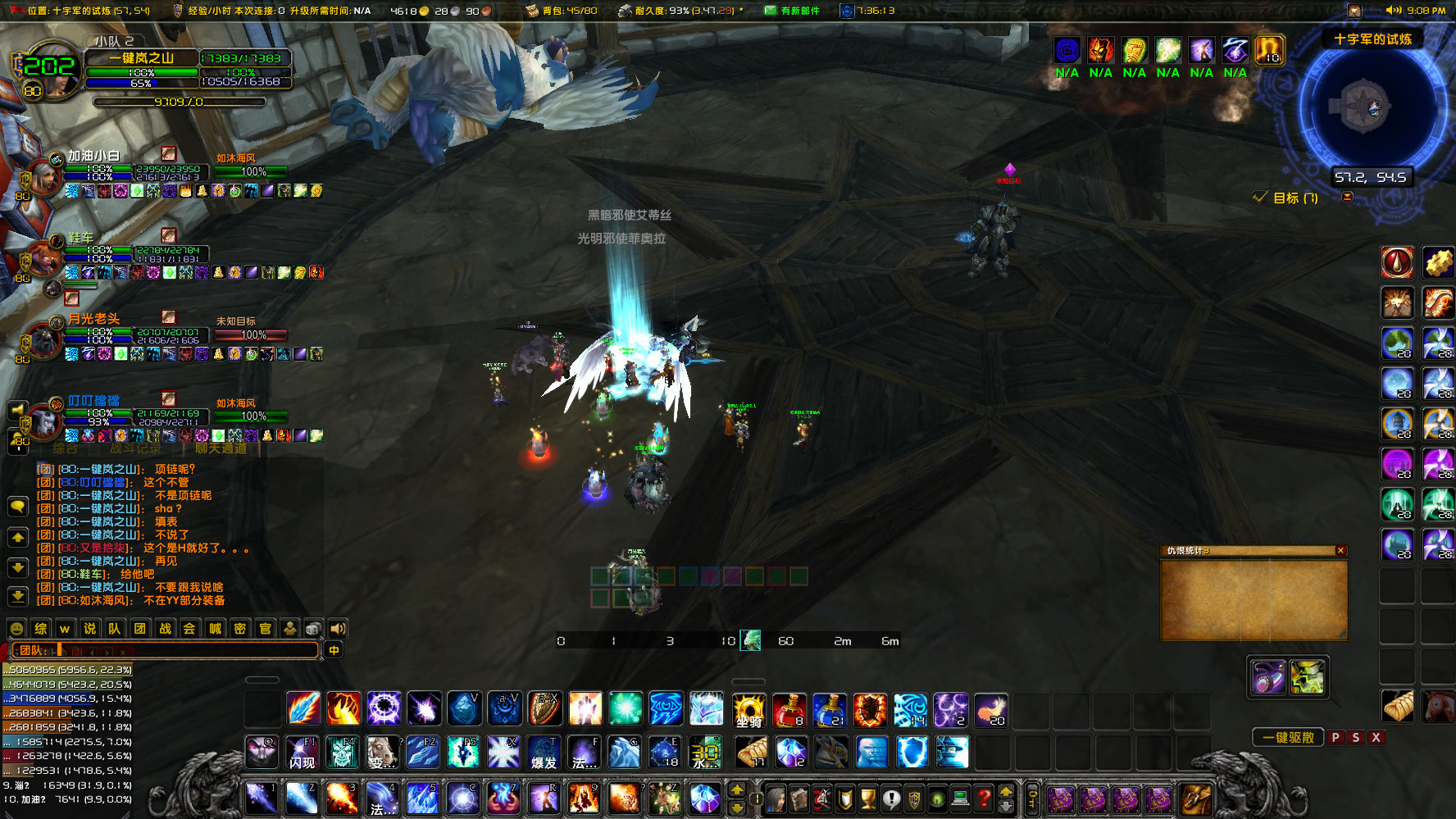The width and height of the screenshot is (1456, 819).
Task: Click the dice roll icon on chat bar
Action: click(314, 629)
